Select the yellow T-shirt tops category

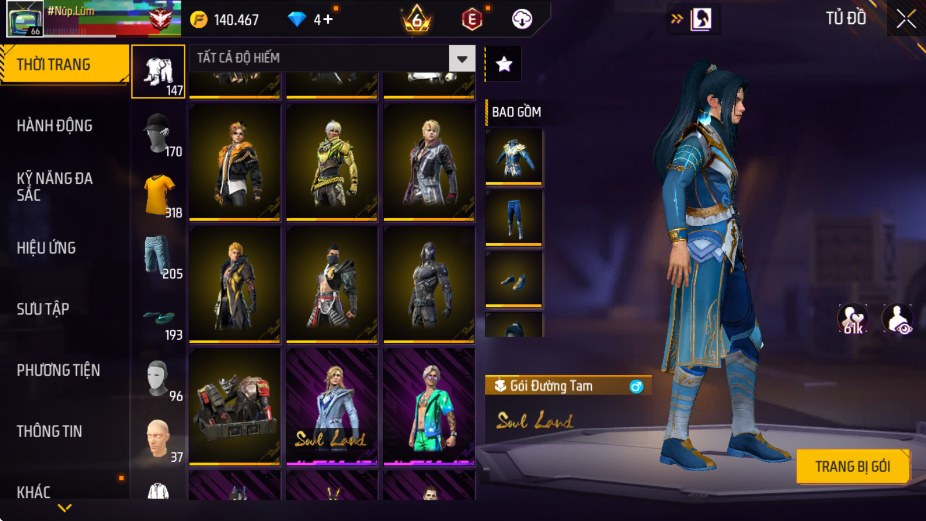tap(158, 194)
